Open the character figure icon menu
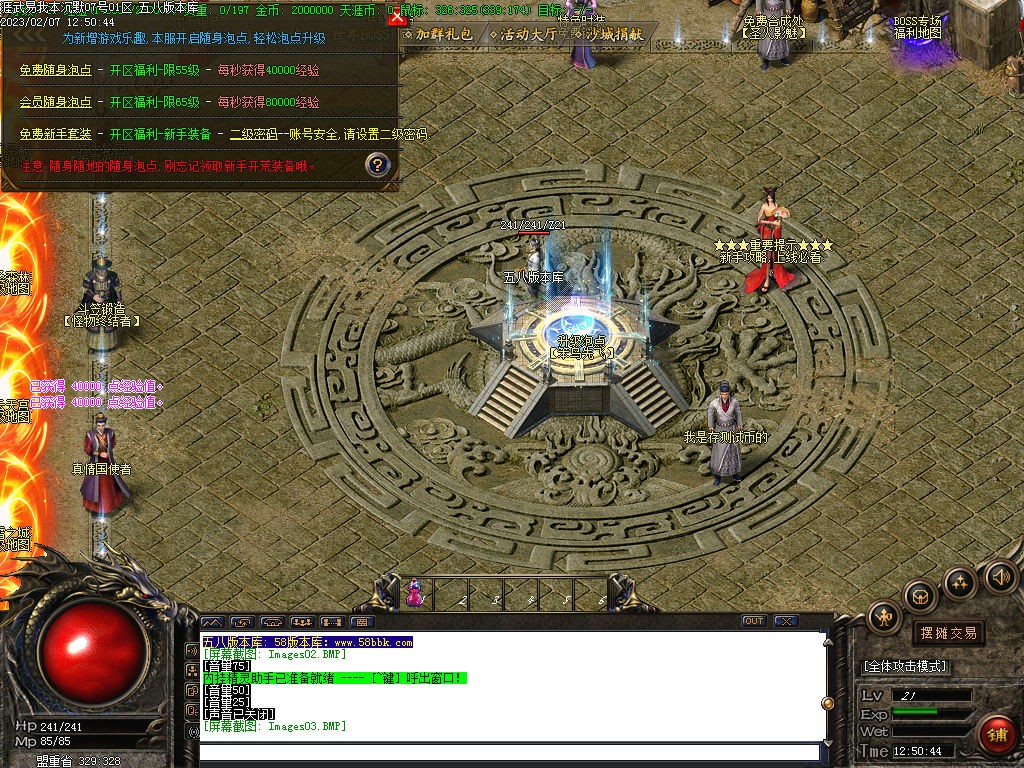Screen dimensions: 1024x768 tap(884, 617)
